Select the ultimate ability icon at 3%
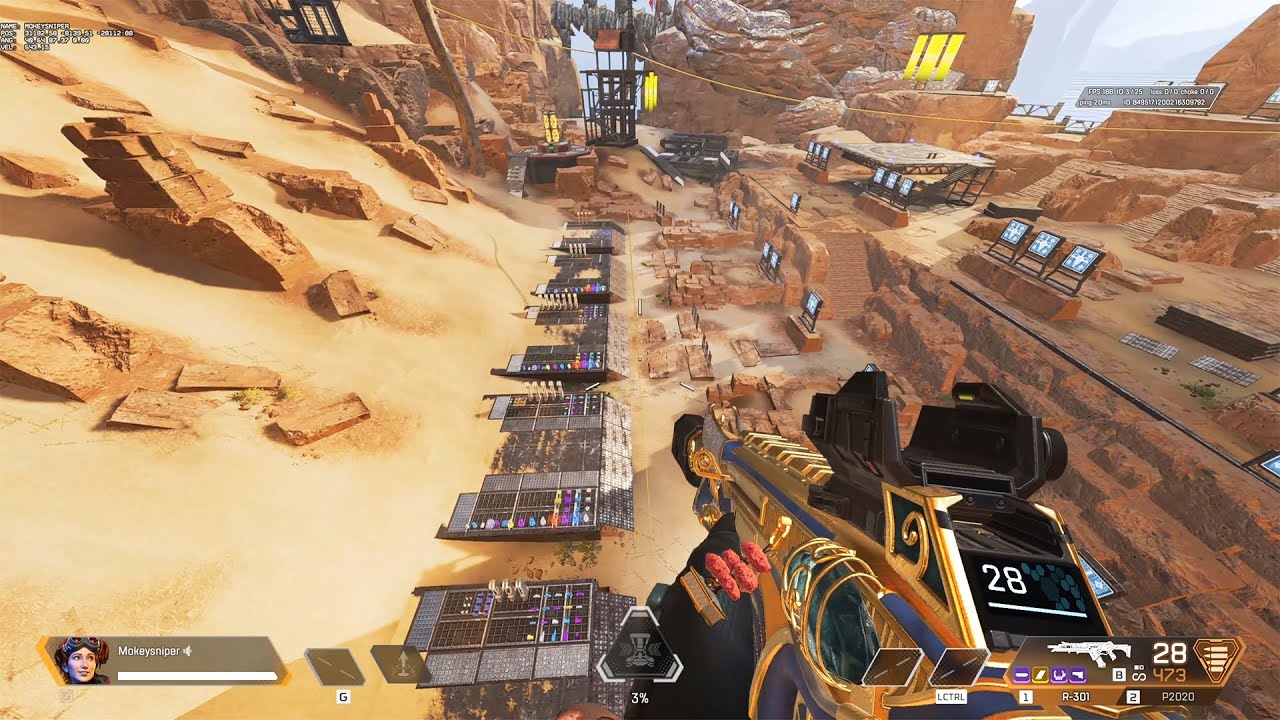This screenshot has height=720, width=1280. 640,659
